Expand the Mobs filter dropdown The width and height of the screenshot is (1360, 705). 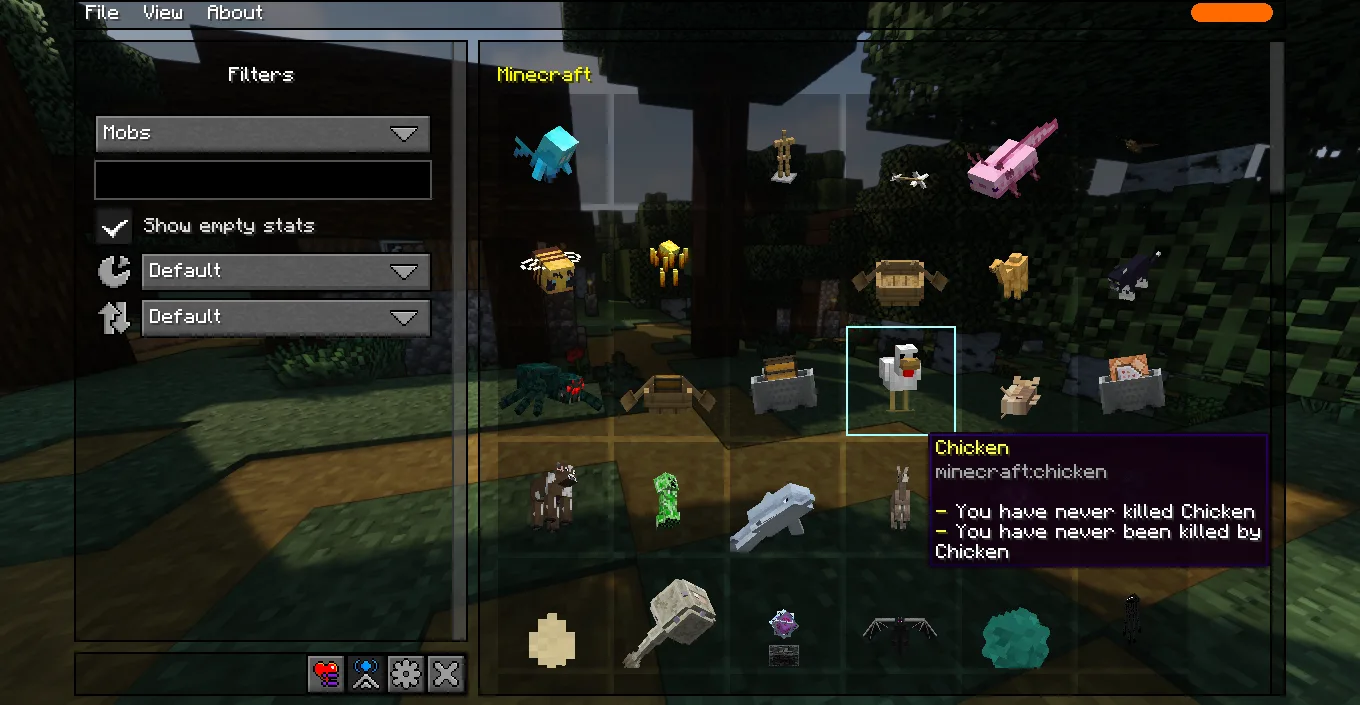pyautogui.click(x=263, y=134)
